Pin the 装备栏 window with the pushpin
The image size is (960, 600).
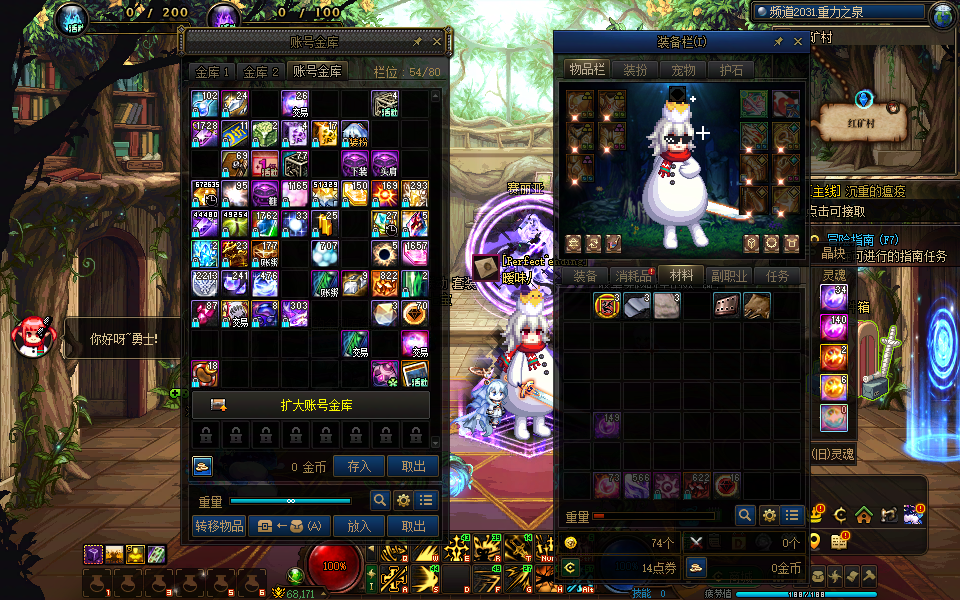778,42
